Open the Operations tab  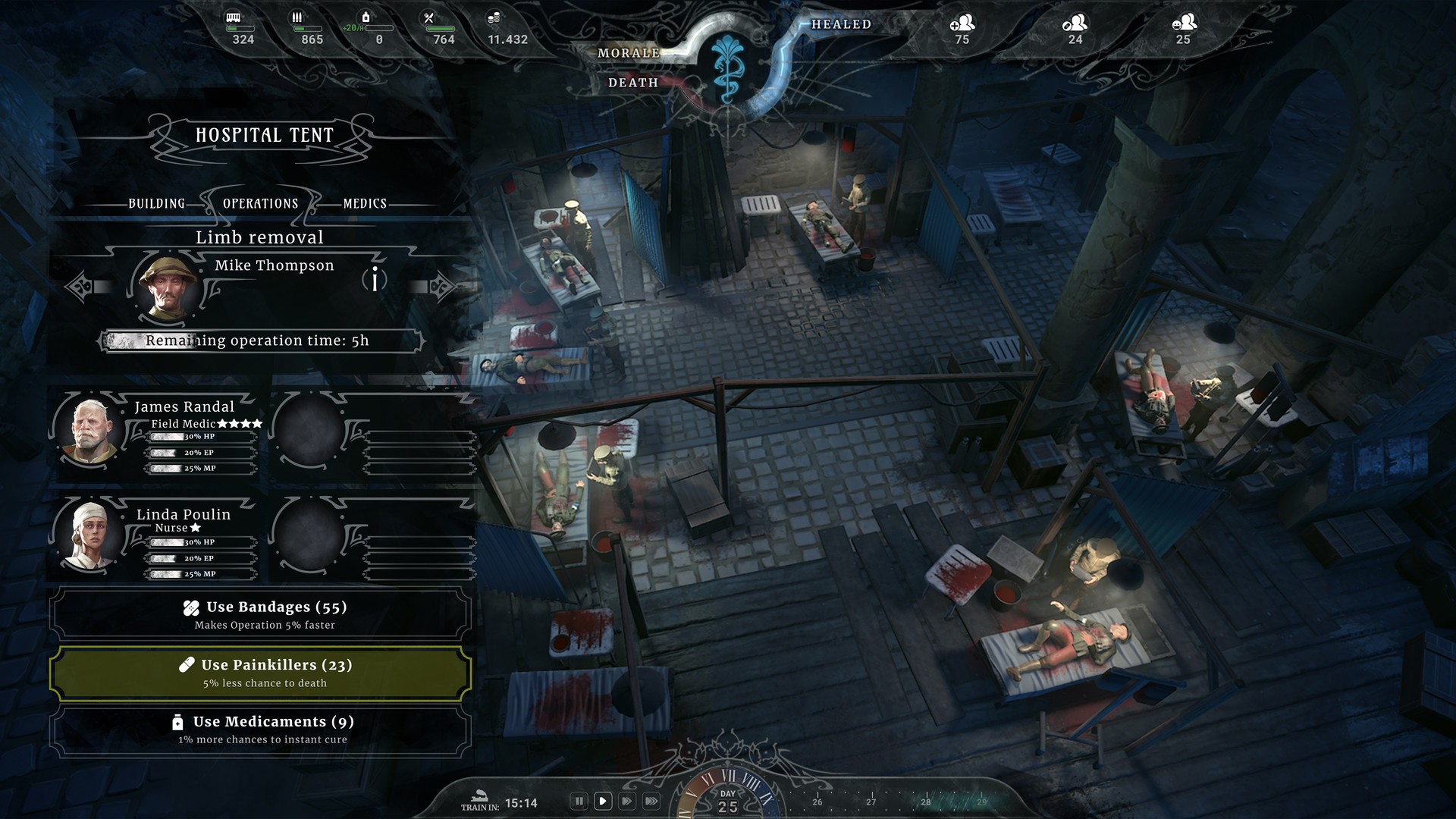(260, 203)
